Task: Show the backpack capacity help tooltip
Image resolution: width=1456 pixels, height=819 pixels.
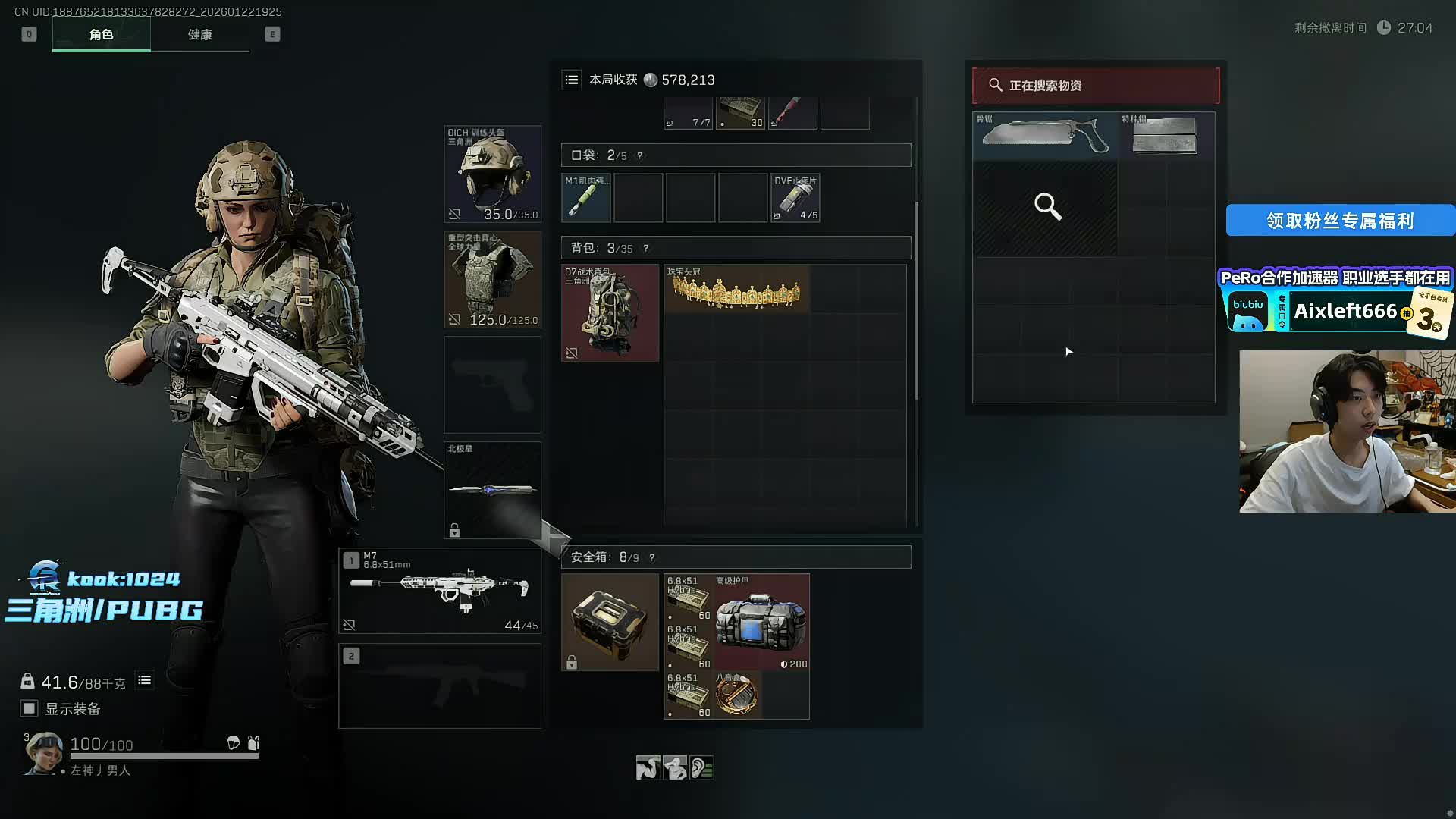Action: click(645, 248)
